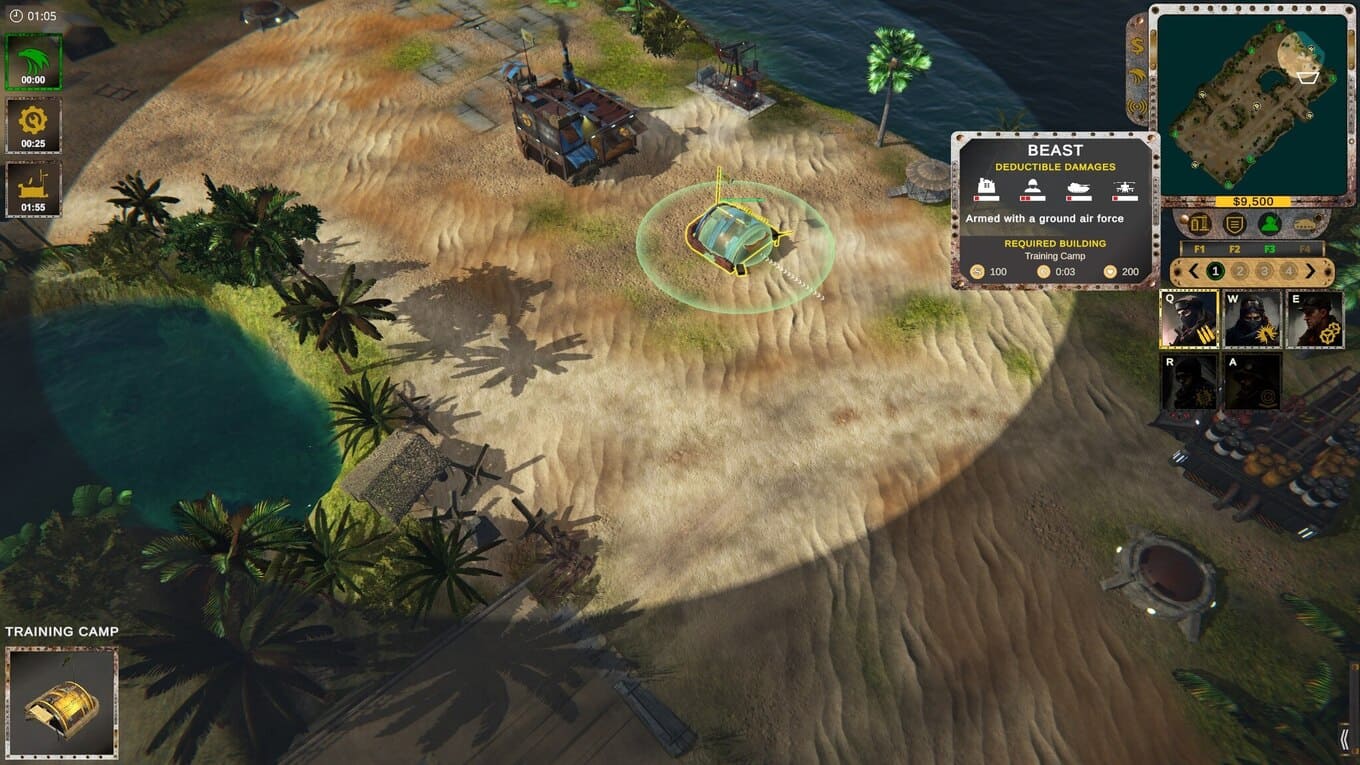Open the Training Camp portrait
1360x765 pixels.
(x=62, y=702)
